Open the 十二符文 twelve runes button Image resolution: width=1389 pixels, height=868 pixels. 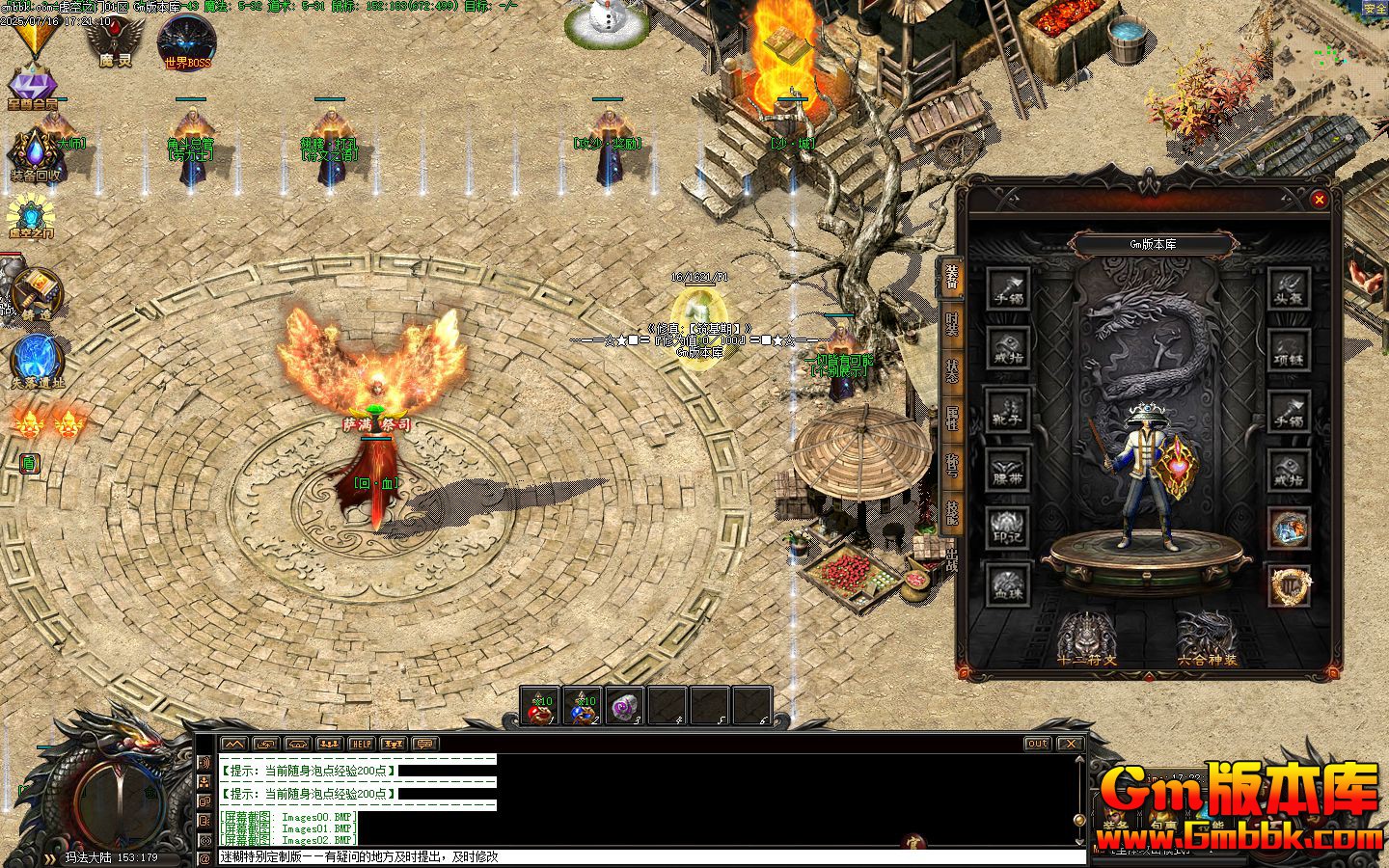pos(1087,638)
